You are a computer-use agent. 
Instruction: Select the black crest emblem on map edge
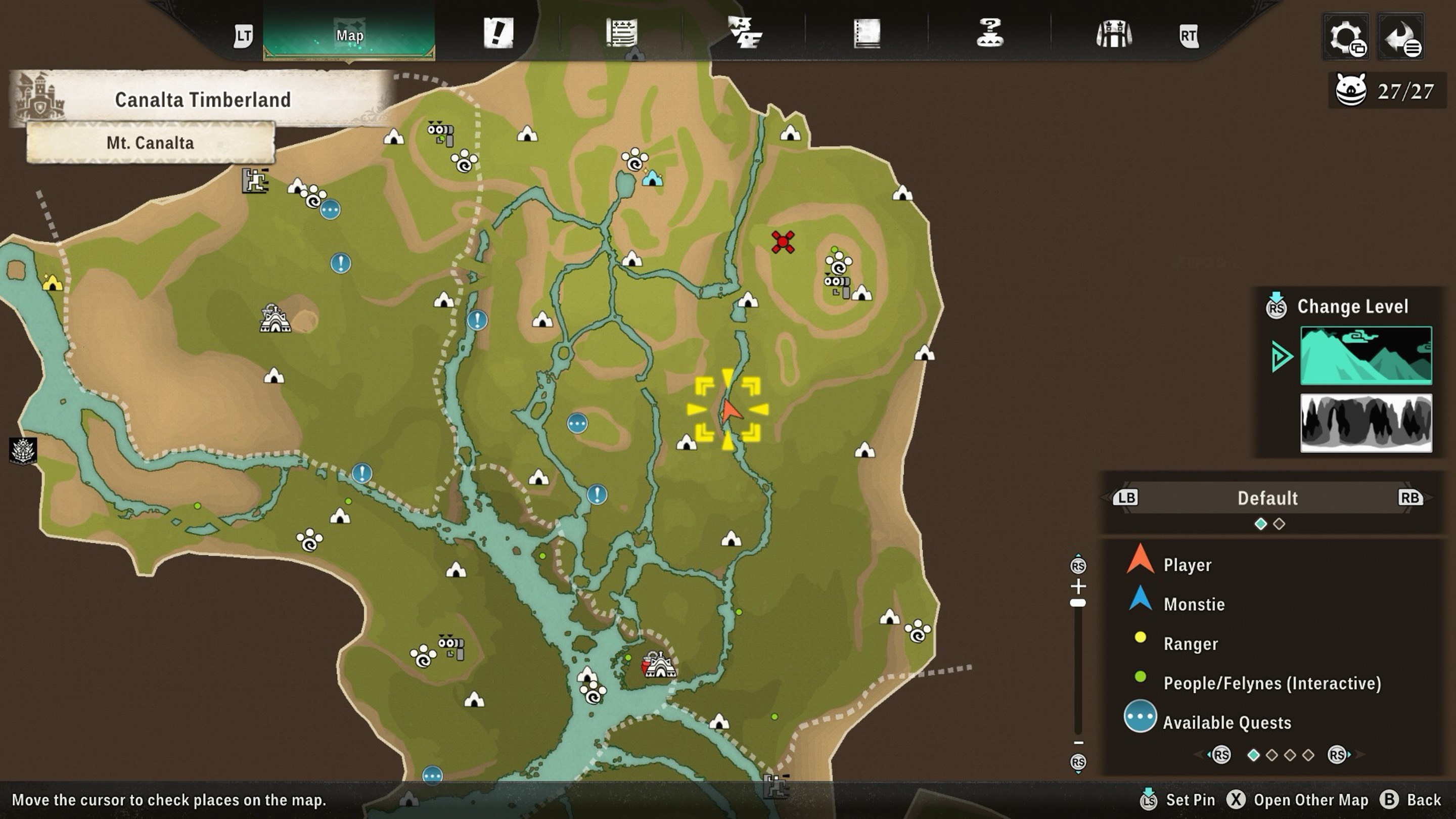click(x=23, y=450)
